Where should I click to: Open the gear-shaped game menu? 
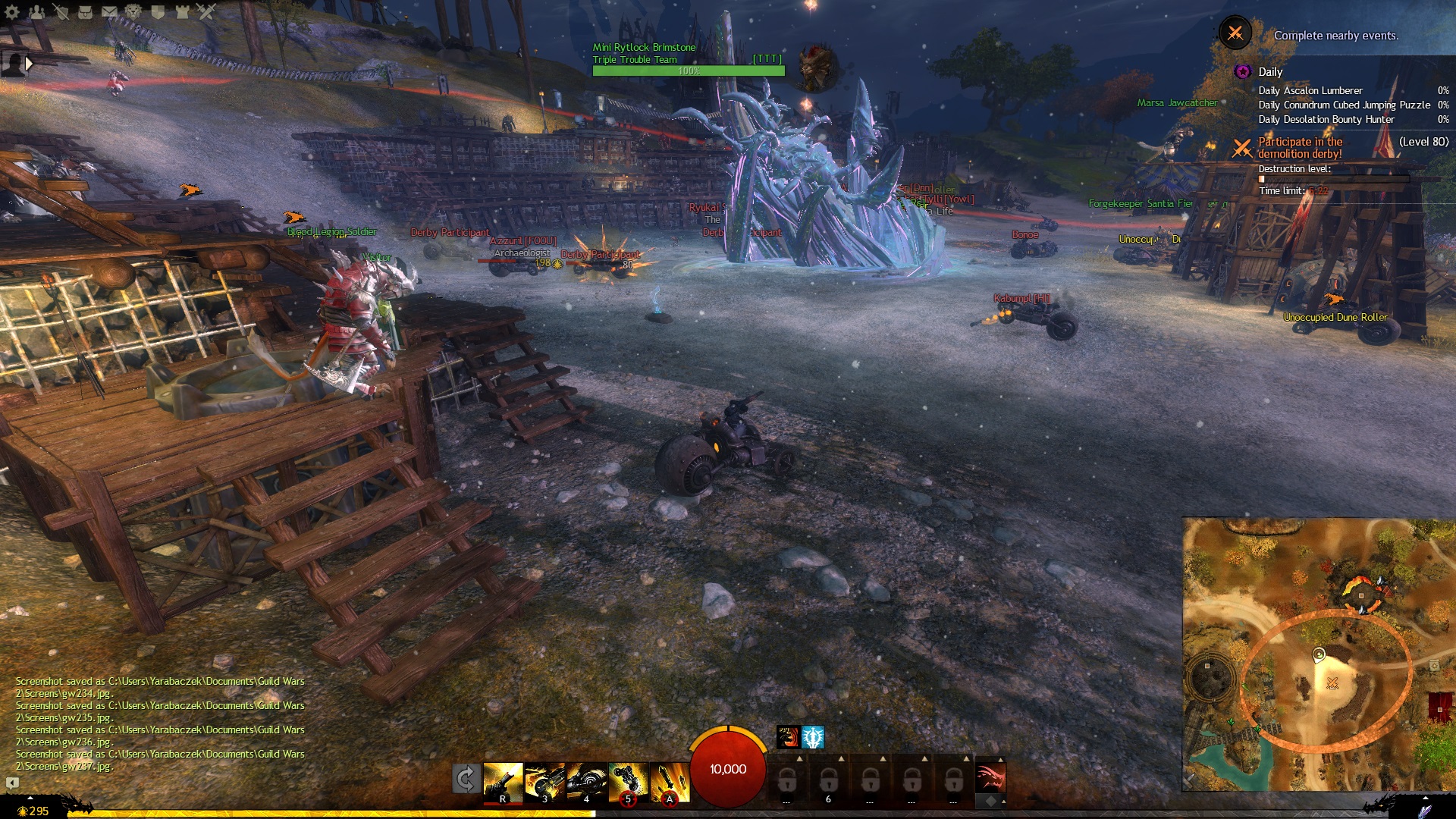click(x=12, y=11)
